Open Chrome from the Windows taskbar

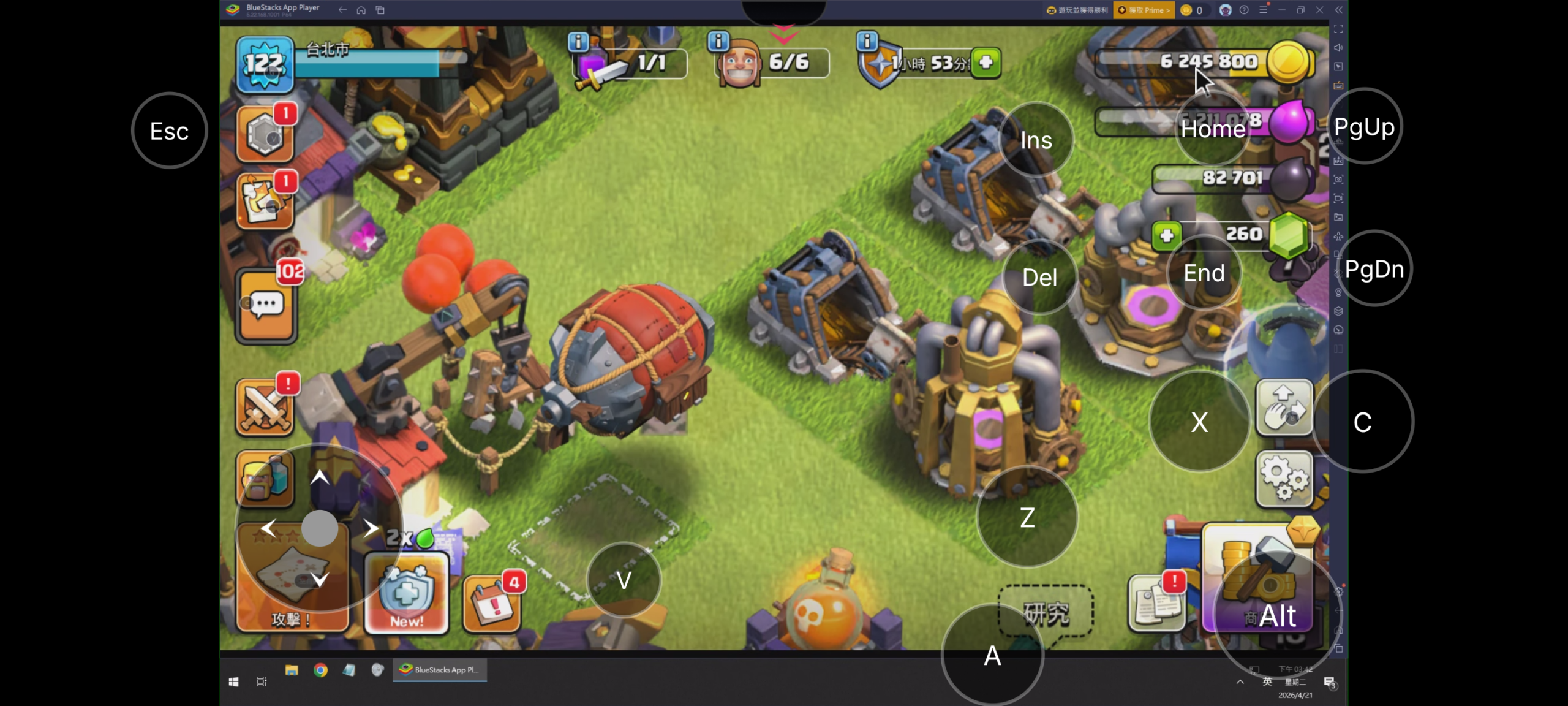click(x=320, y=670)
